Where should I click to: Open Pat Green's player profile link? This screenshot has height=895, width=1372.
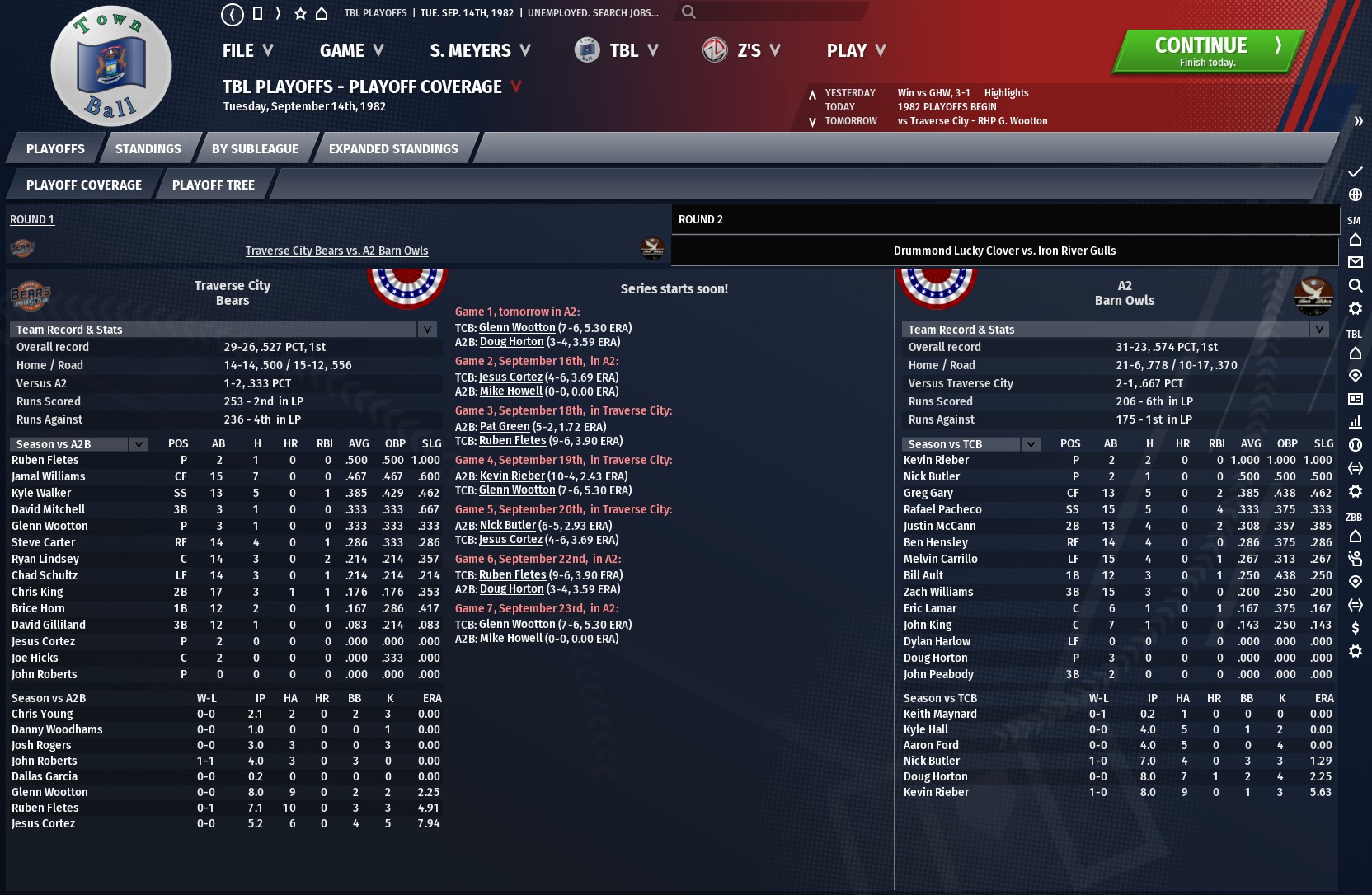(x=505, y=427)
